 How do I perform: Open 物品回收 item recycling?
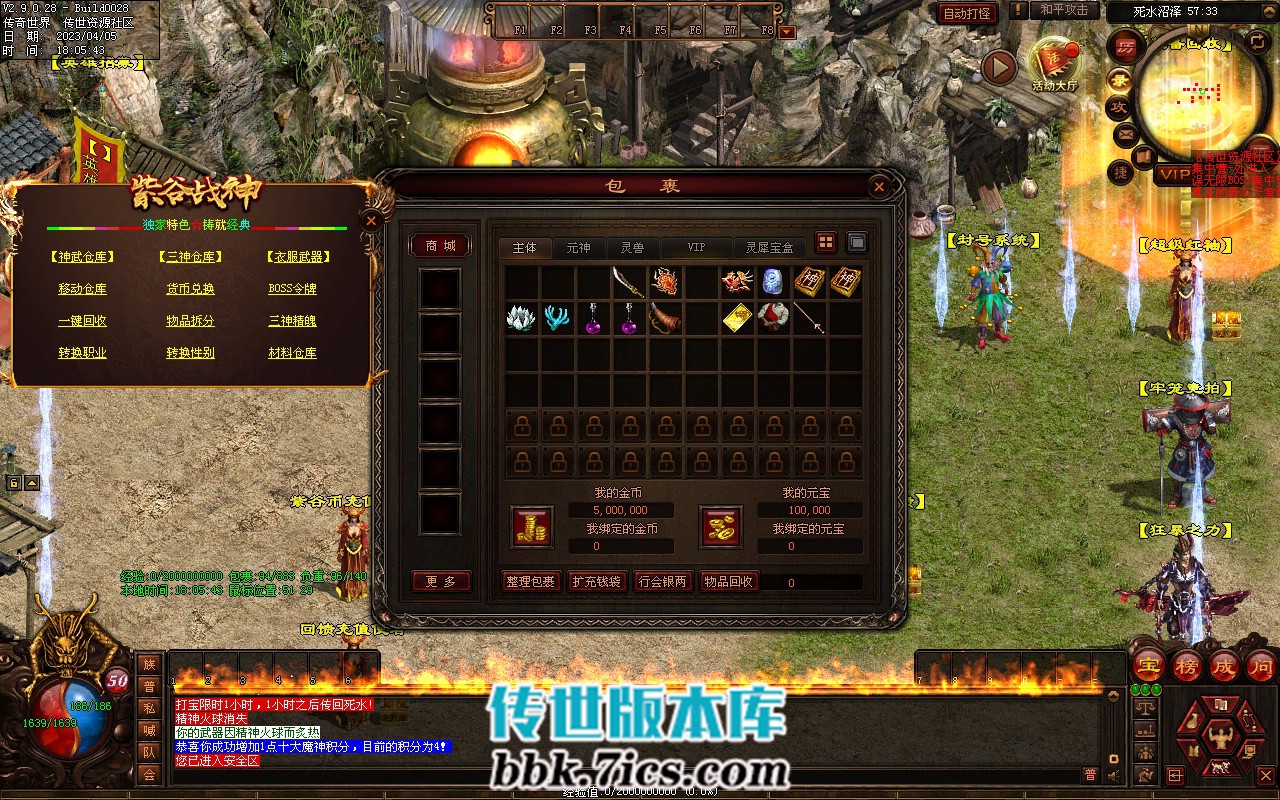pyautogui.click(x=729, y=581)
